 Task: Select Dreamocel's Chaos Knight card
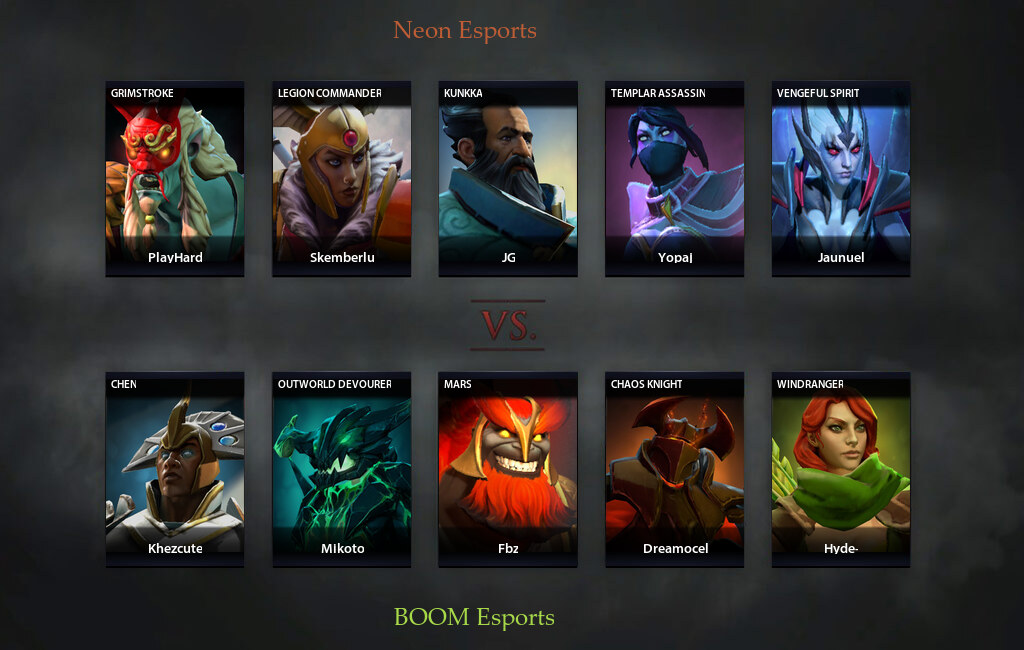point(675,469)
